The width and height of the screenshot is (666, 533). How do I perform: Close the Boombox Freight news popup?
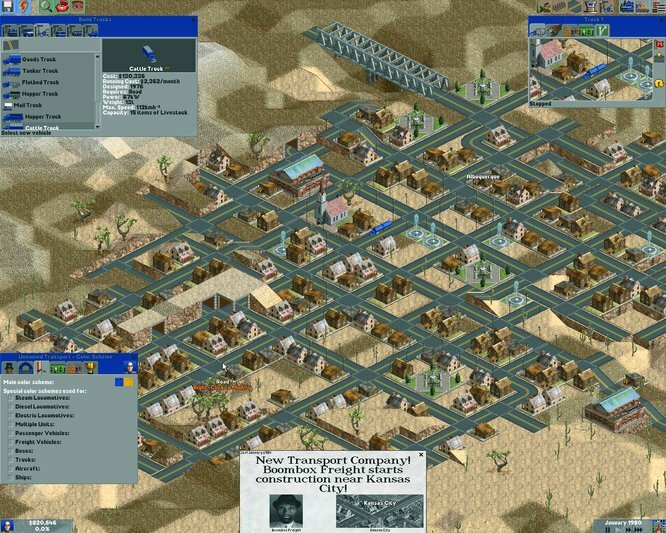point(421,455)
